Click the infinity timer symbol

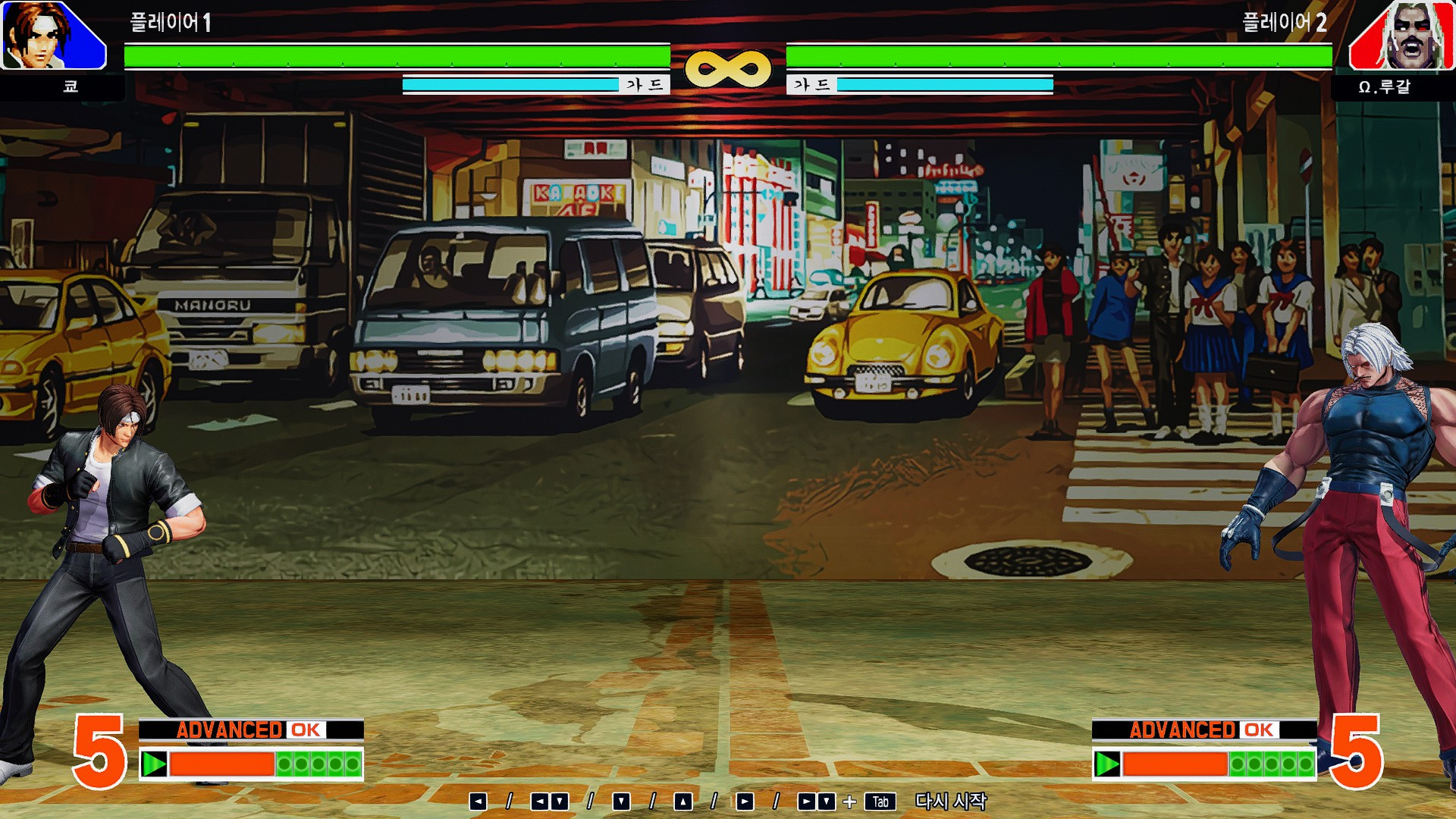[728, 67]
